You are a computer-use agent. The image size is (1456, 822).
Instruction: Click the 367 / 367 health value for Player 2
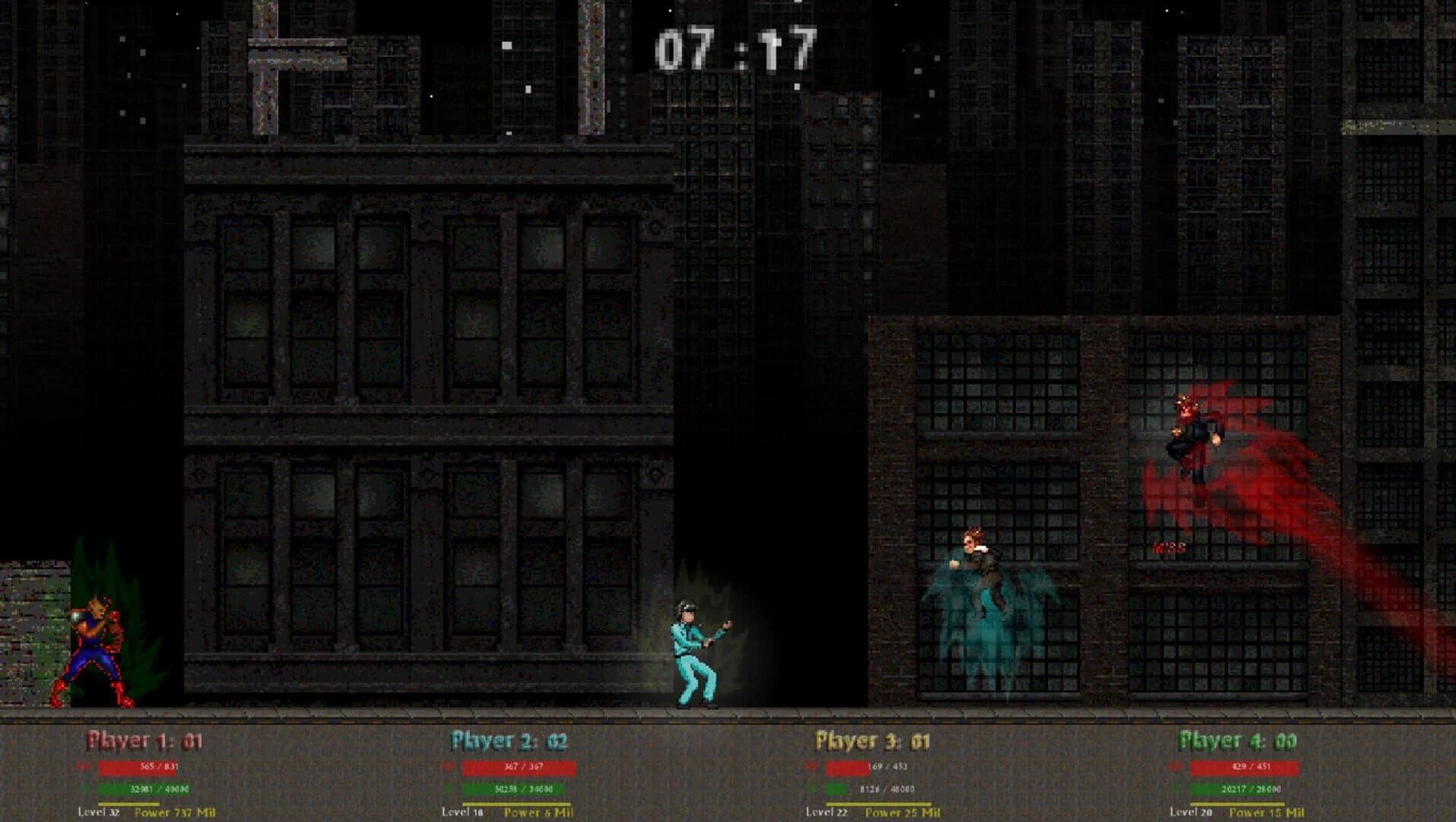(x=523, y=766)
